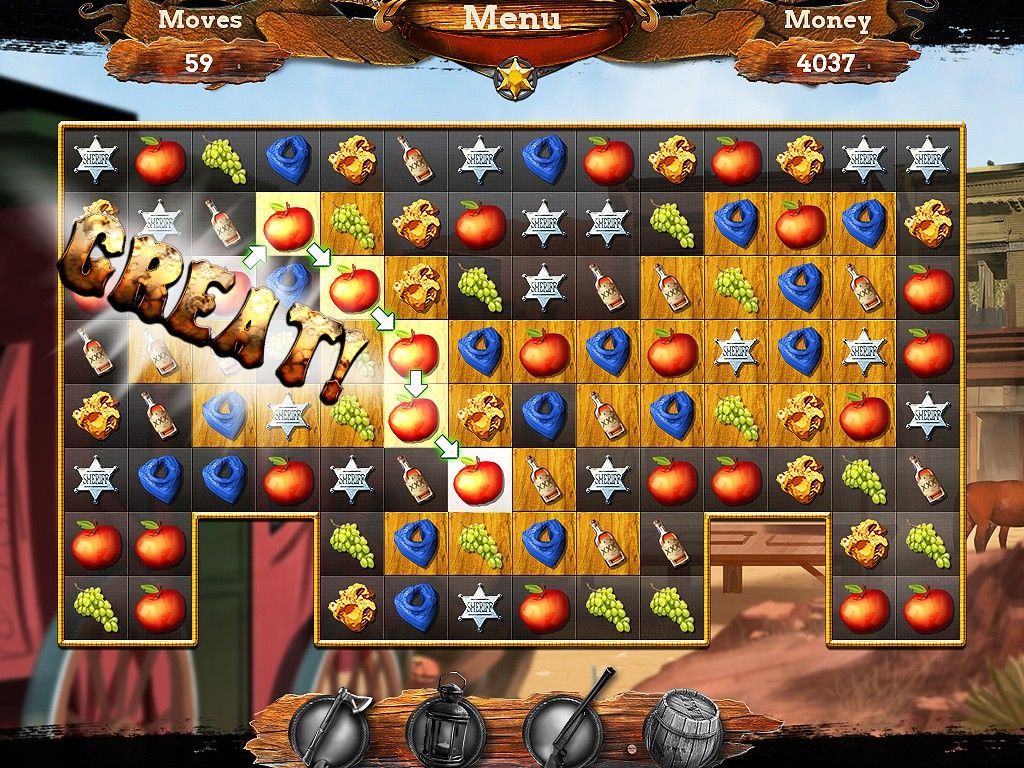Select the white-highlighted apple ending the chain
The image size is (1024, 768).
tap(479, 481)
